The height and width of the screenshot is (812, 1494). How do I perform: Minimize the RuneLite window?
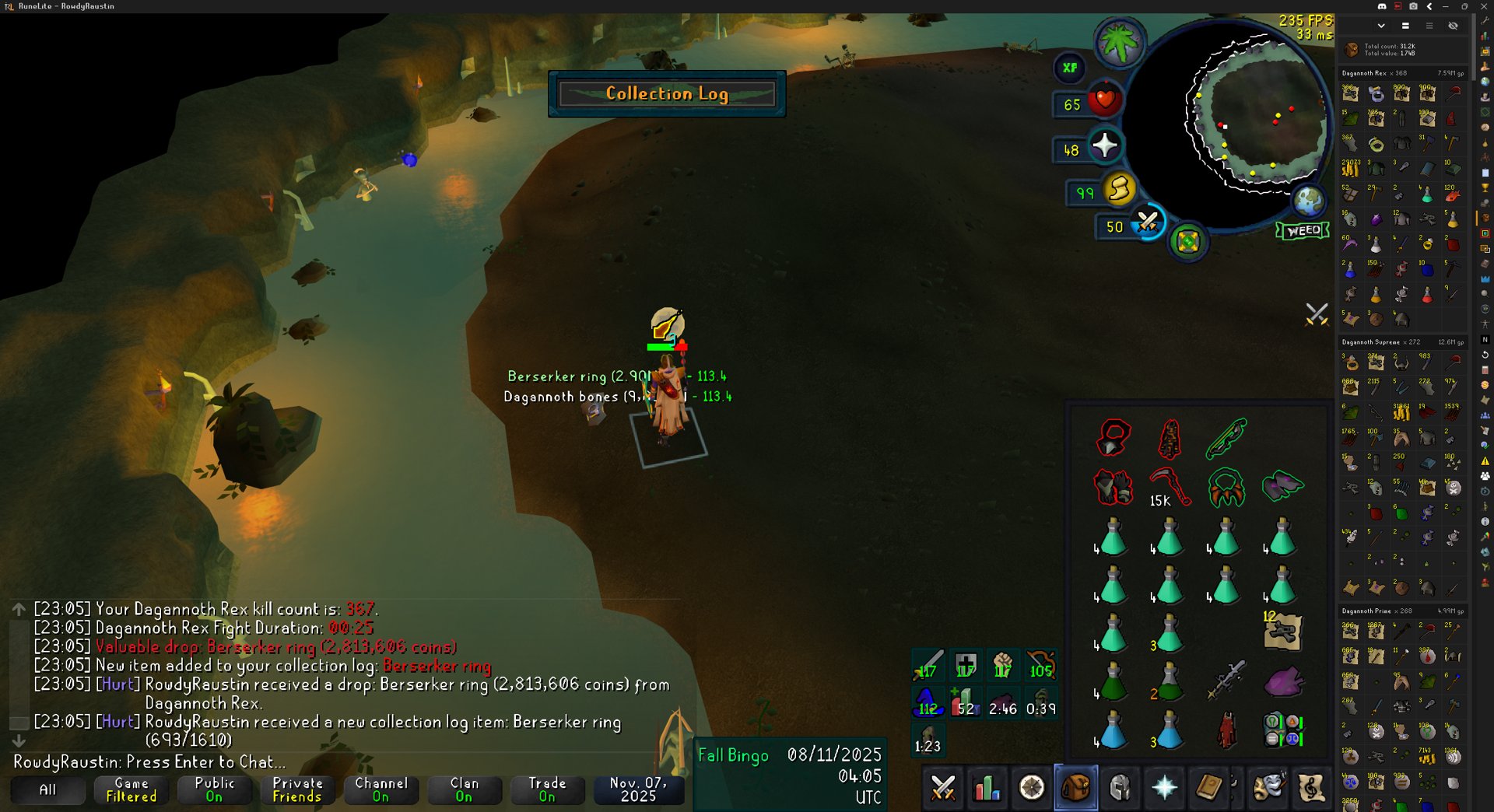[1446, 6]
